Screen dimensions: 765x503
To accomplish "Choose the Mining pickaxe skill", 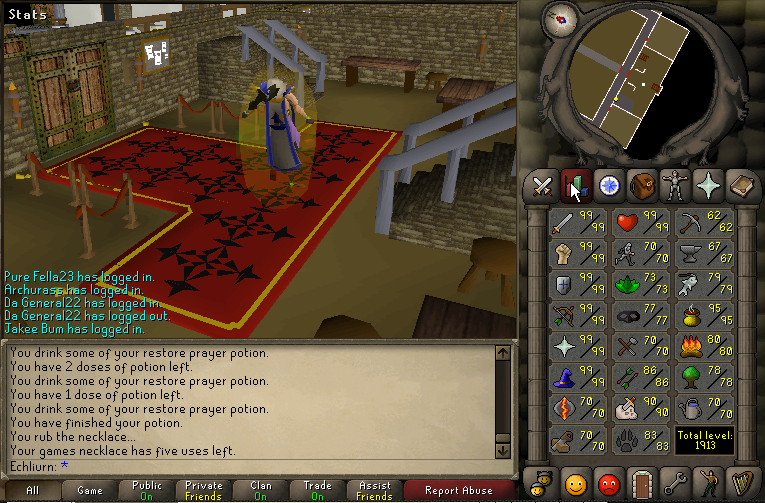I will pos(703,221).
